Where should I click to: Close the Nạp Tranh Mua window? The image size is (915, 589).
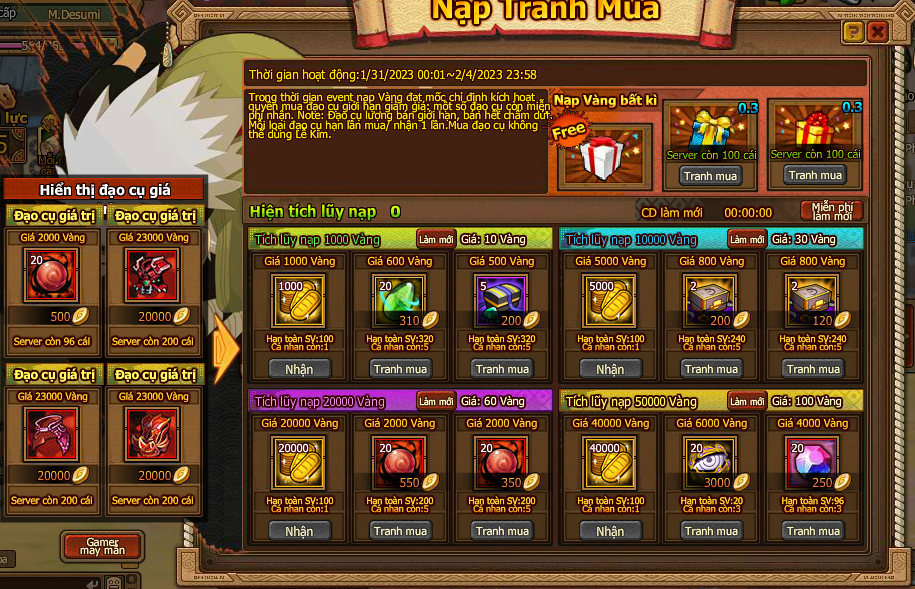(877, 33)
